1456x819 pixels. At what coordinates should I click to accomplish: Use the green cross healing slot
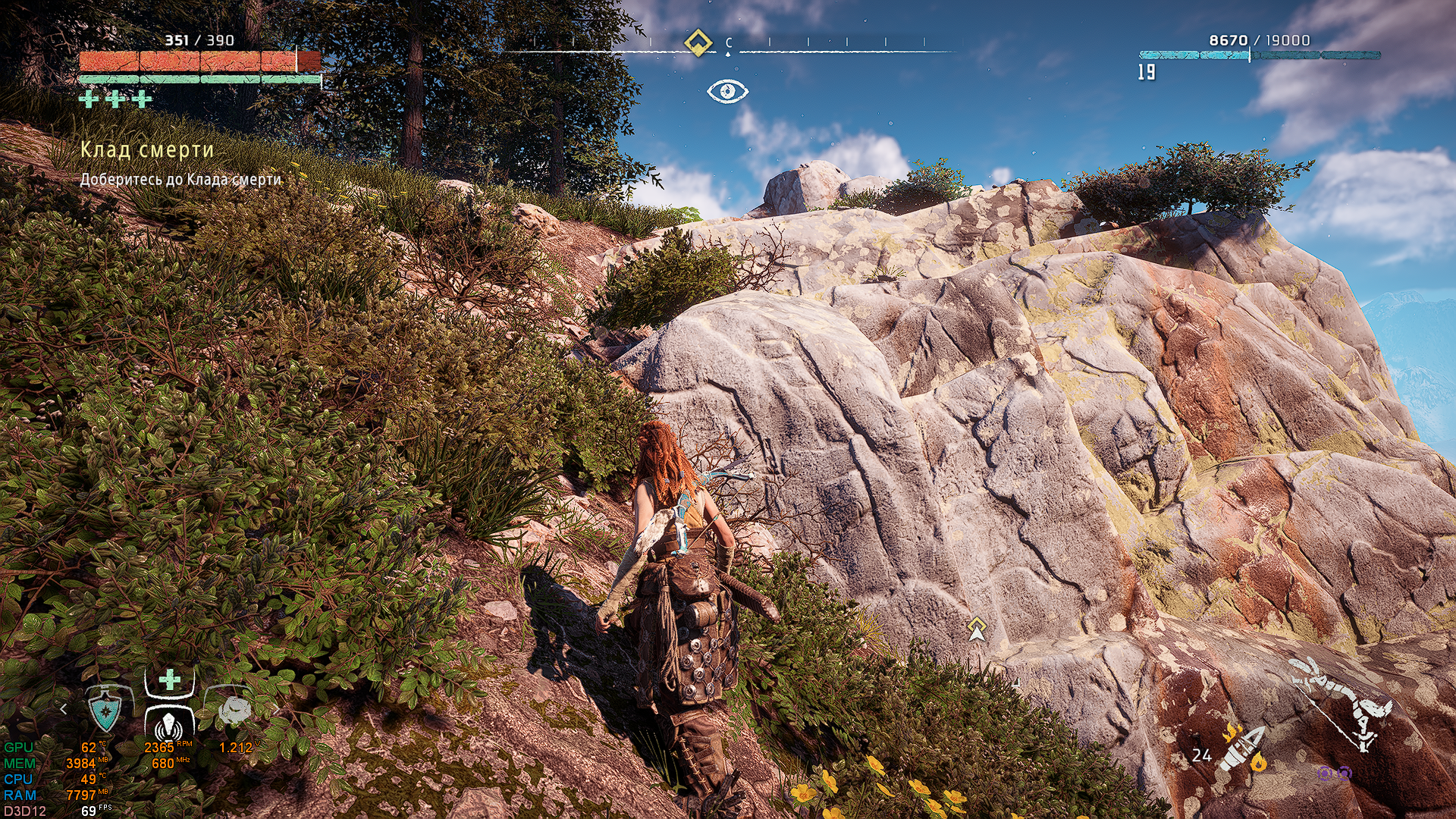pyautogui.click(x=170, y=679)
